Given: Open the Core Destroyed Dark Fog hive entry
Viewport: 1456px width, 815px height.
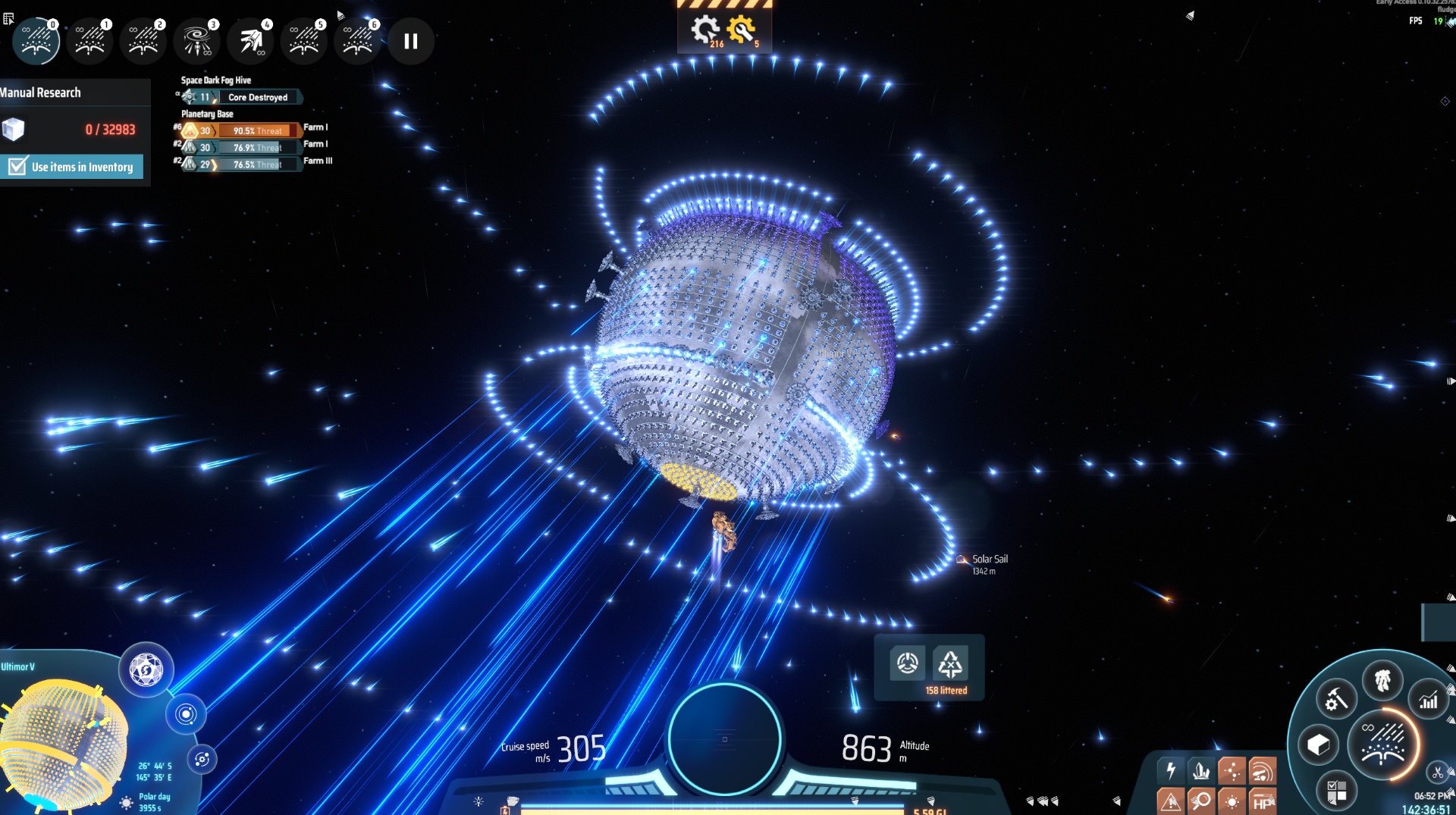Looking at the screenshot, I should (258, 97).
